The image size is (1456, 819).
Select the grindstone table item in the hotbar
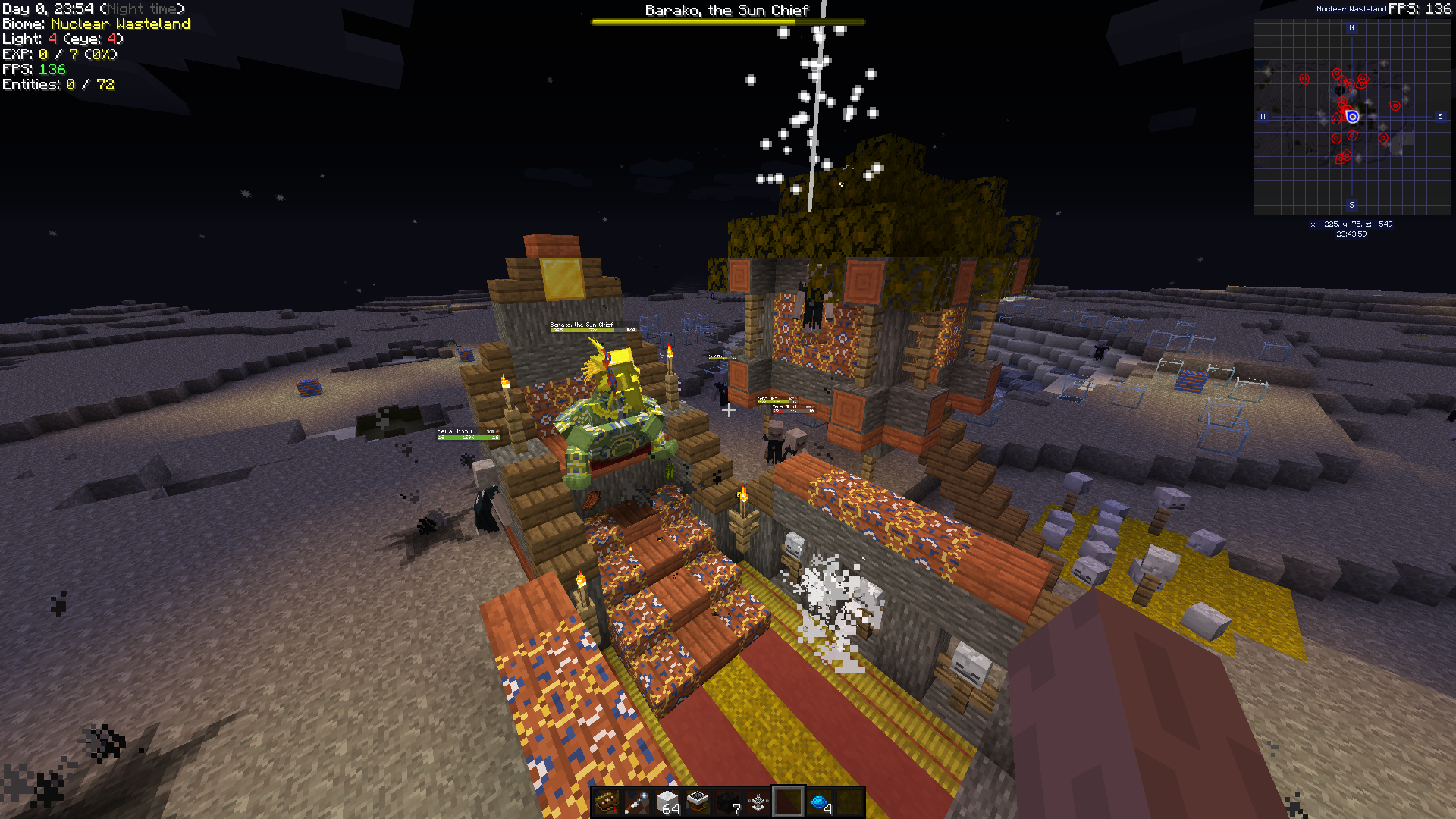click(x=696, y=802)
